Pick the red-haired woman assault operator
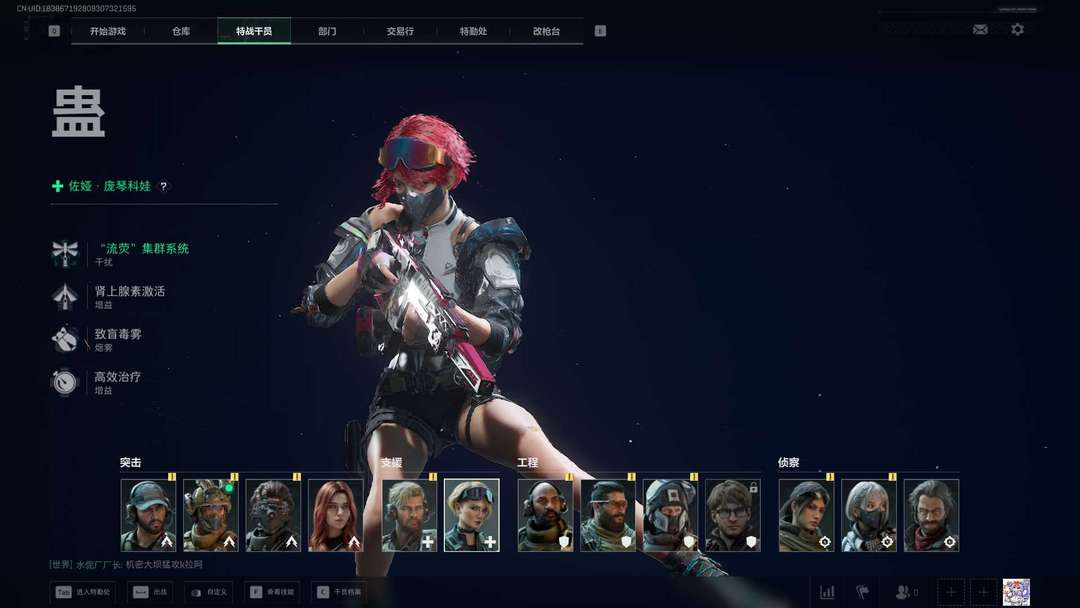 tap(336, 515)
